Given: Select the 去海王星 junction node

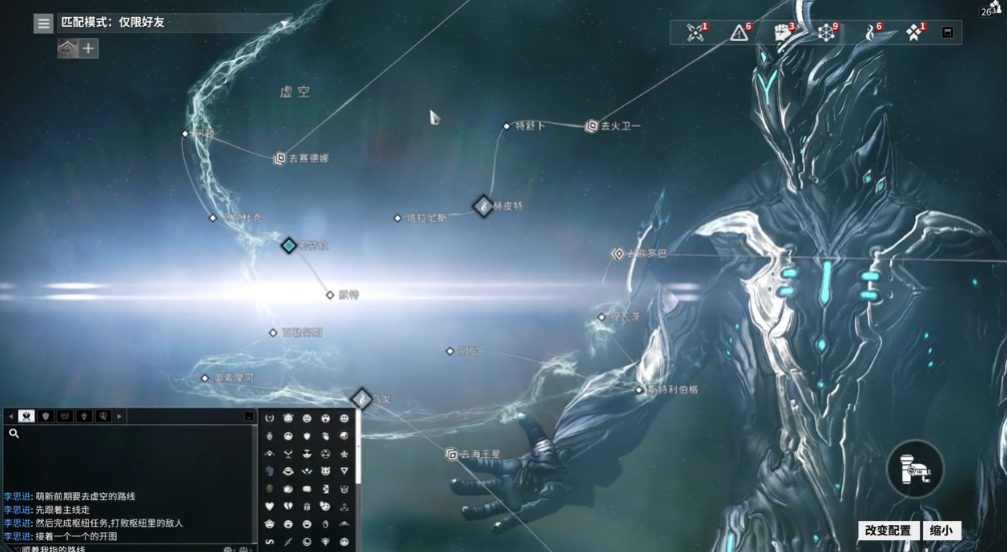Looking at the screenshot, I should [x=452, y=454].
